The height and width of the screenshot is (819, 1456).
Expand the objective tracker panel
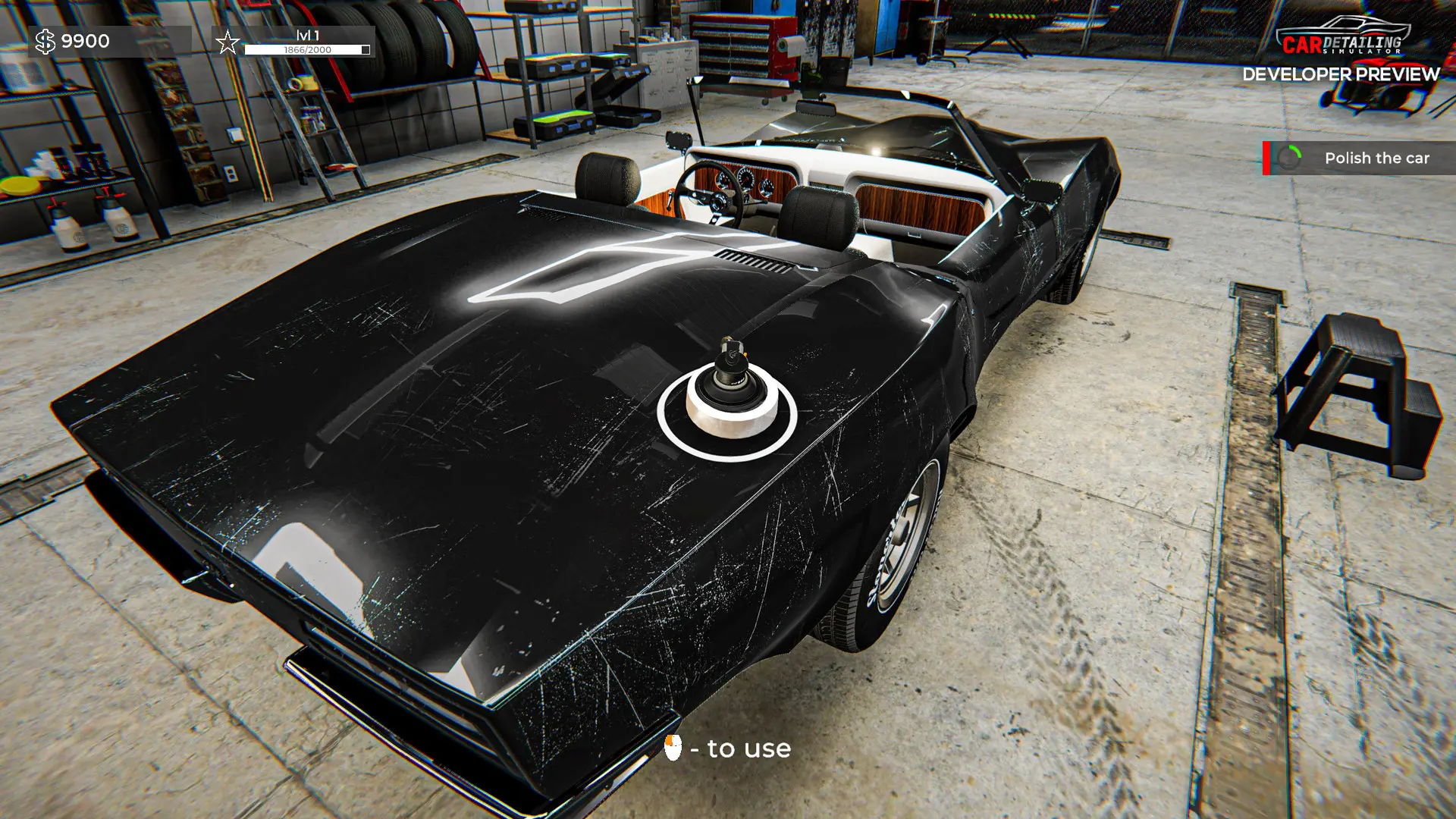(1356, 158)
